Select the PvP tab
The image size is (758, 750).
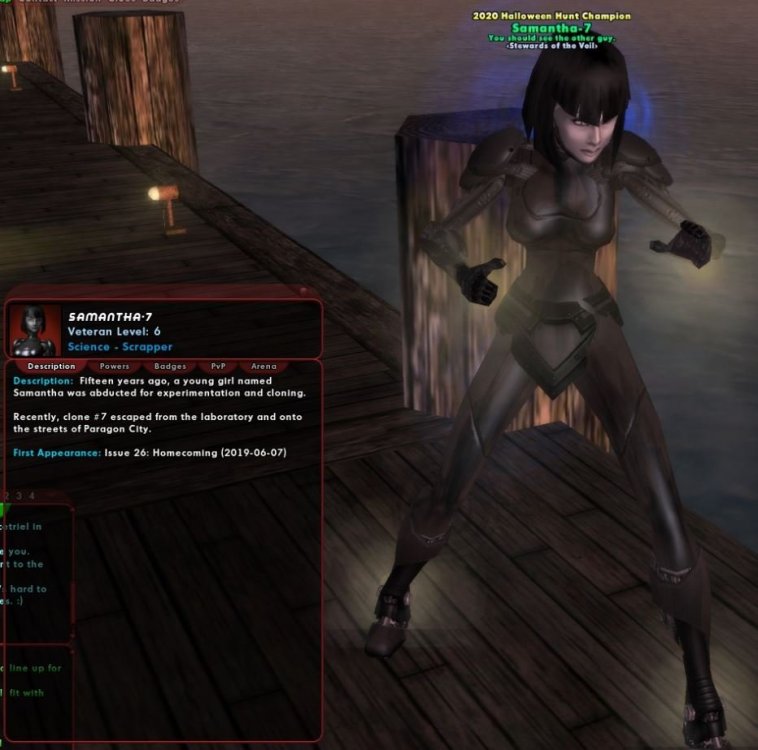coord(218,367)
